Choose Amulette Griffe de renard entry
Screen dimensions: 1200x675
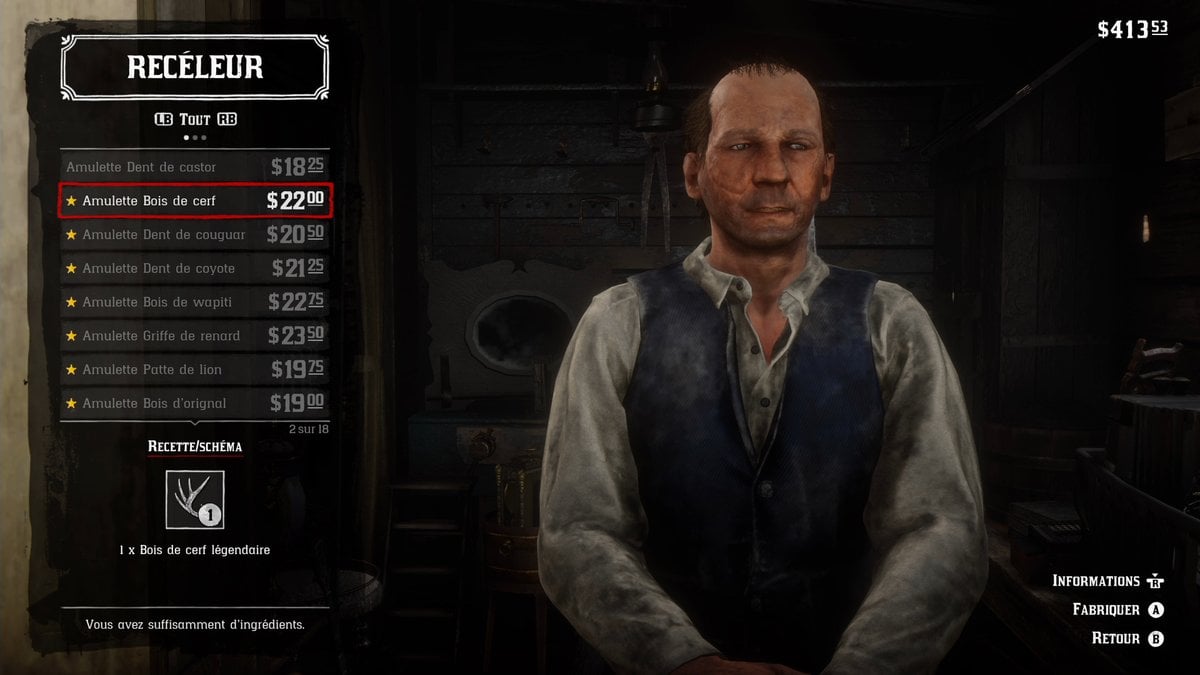[x=195, y=336]
